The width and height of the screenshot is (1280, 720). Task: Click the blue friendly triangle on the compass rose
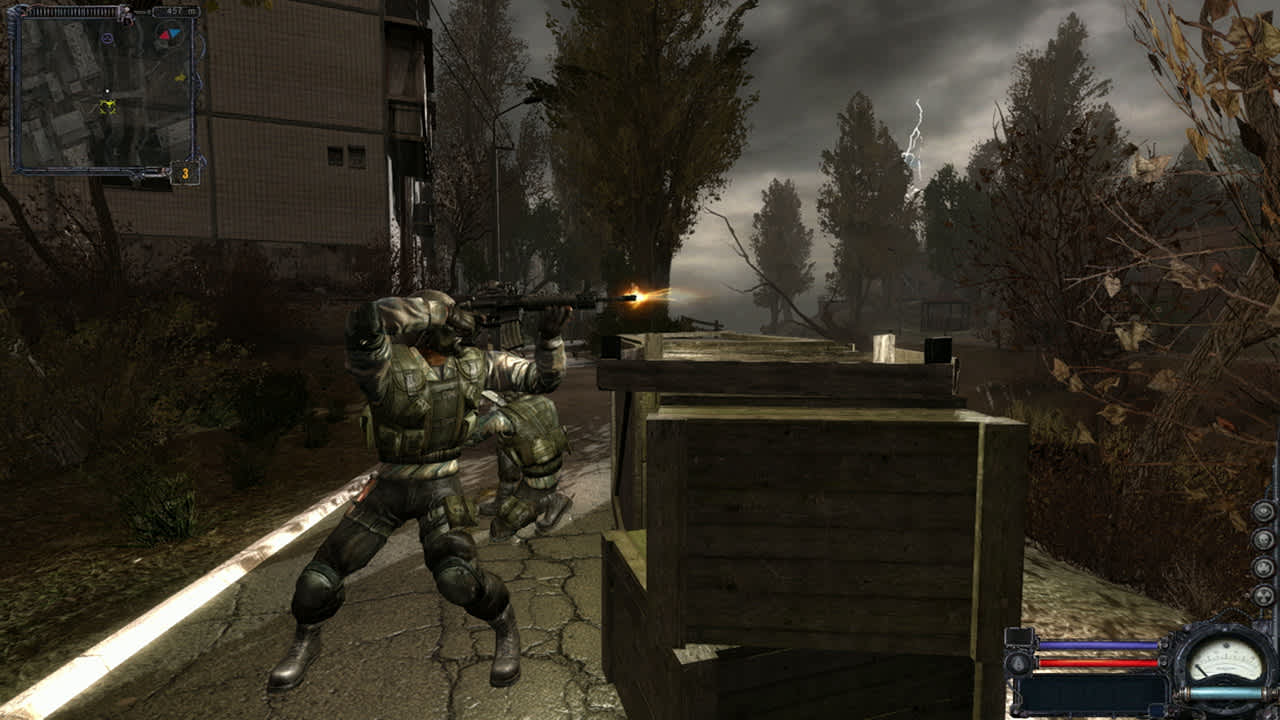pos(174,33)
